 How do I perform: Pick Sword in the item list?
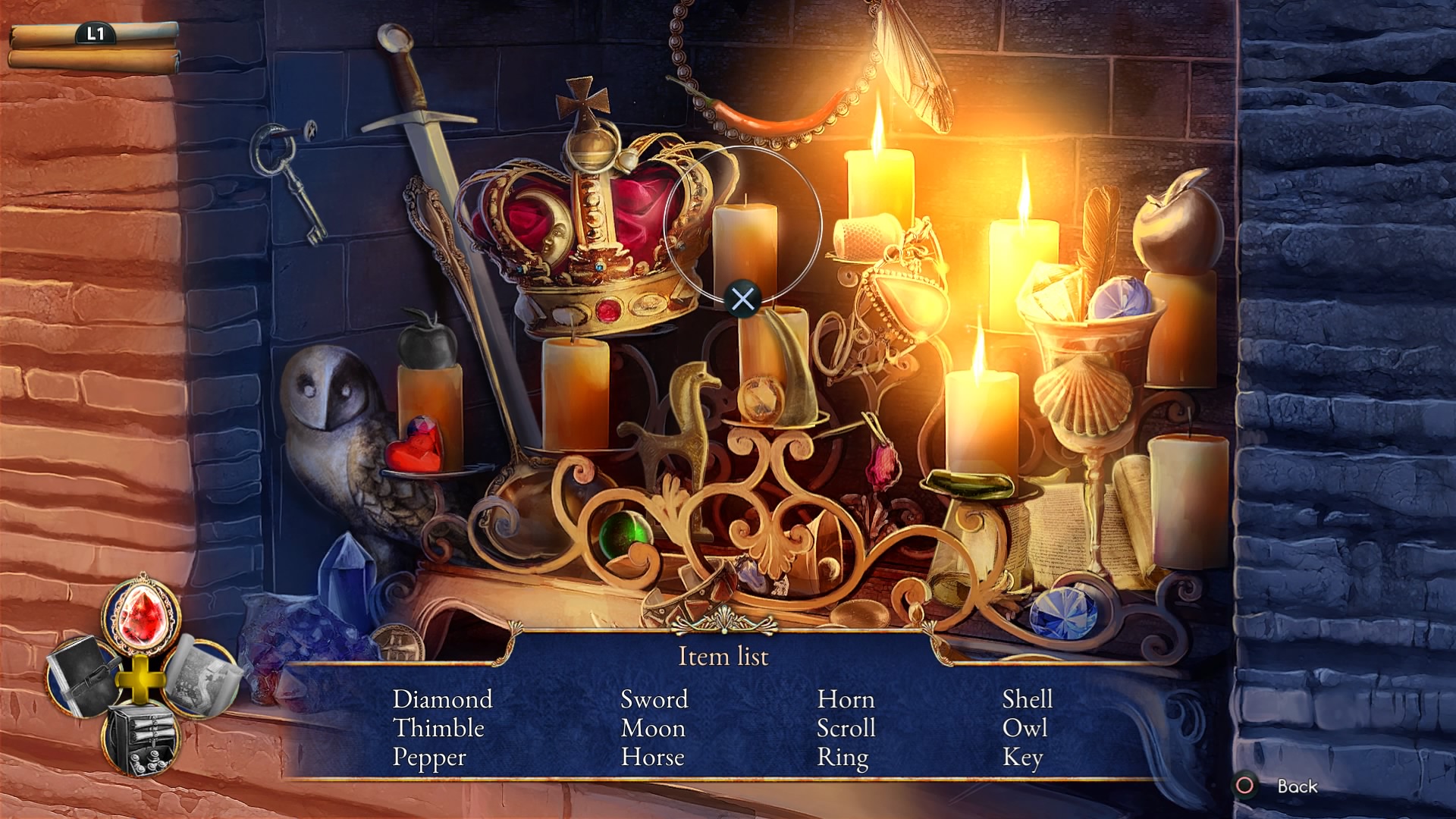[x=654, y=699]
